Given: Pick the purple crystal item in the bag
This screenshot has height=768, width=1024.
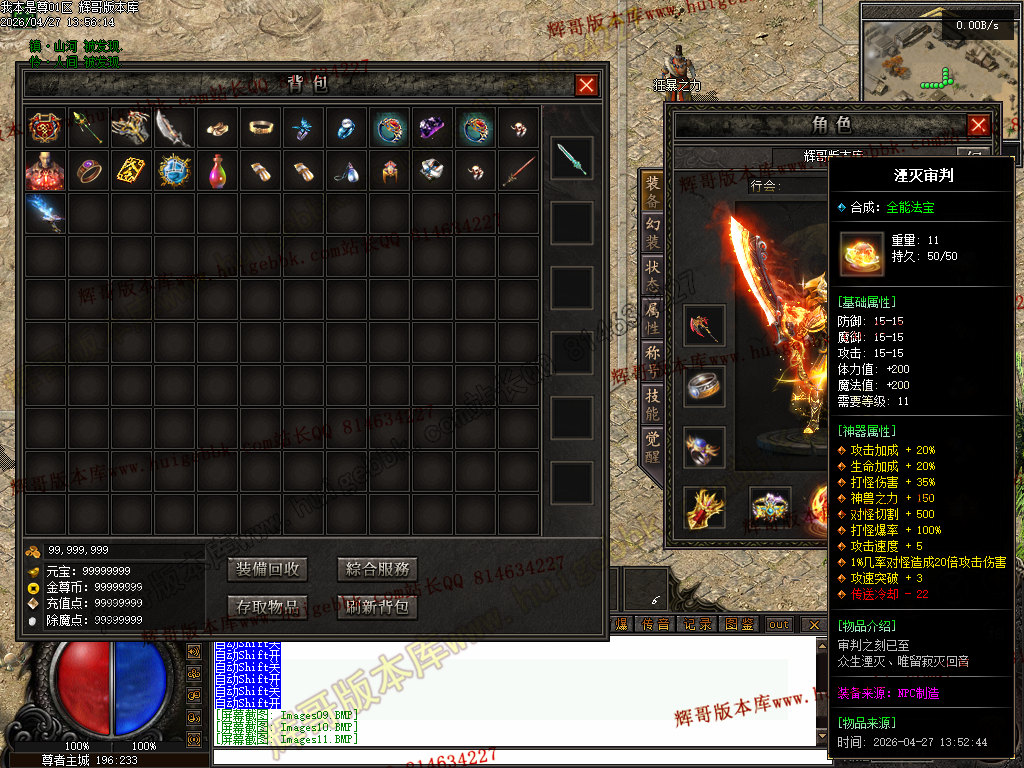Looking at the screenshot, I should point(433,128).
